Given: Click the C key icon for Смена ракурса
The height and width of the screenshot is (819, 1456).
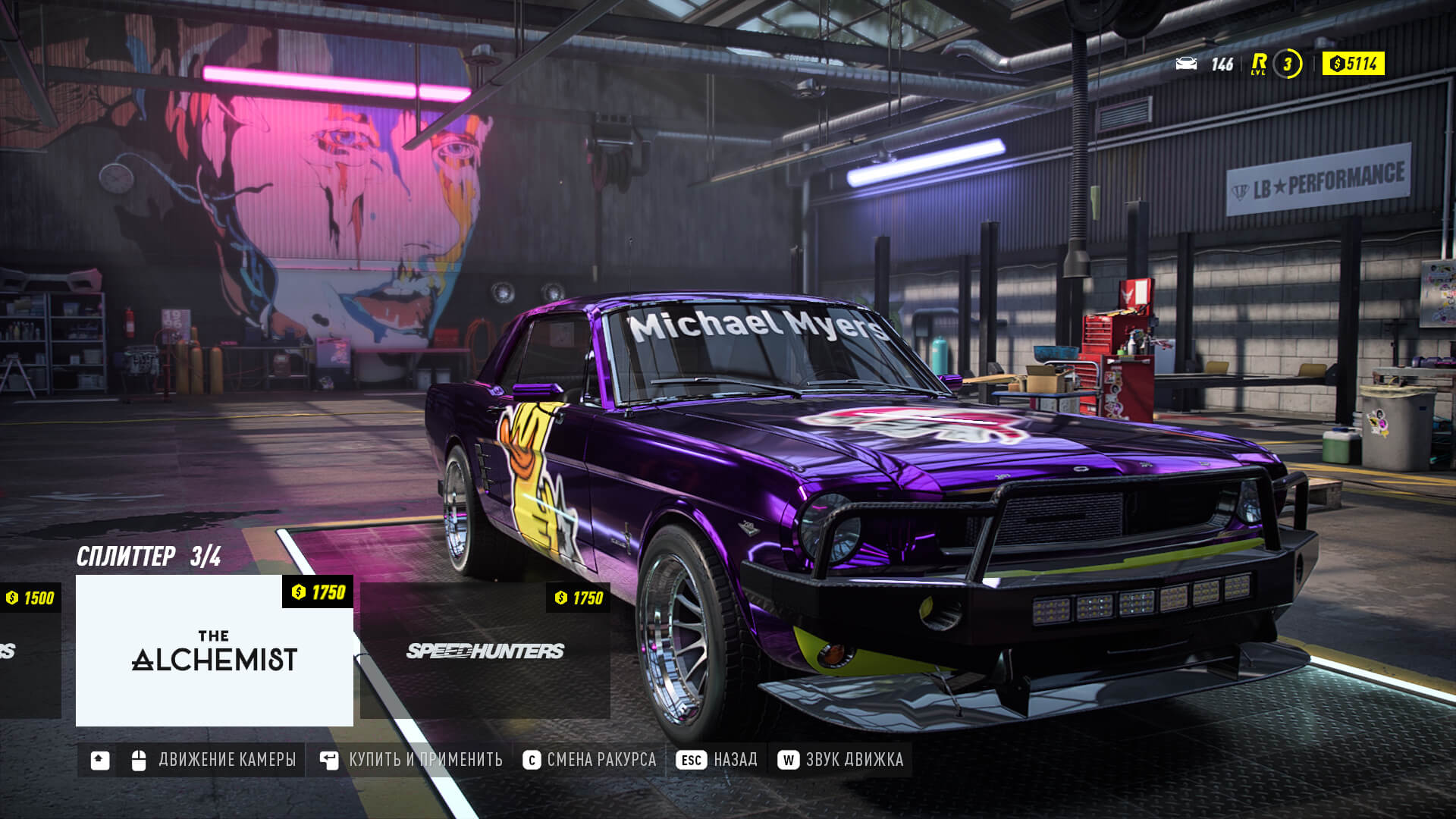Looking at the screenshot, I should [x=532, y=759].
